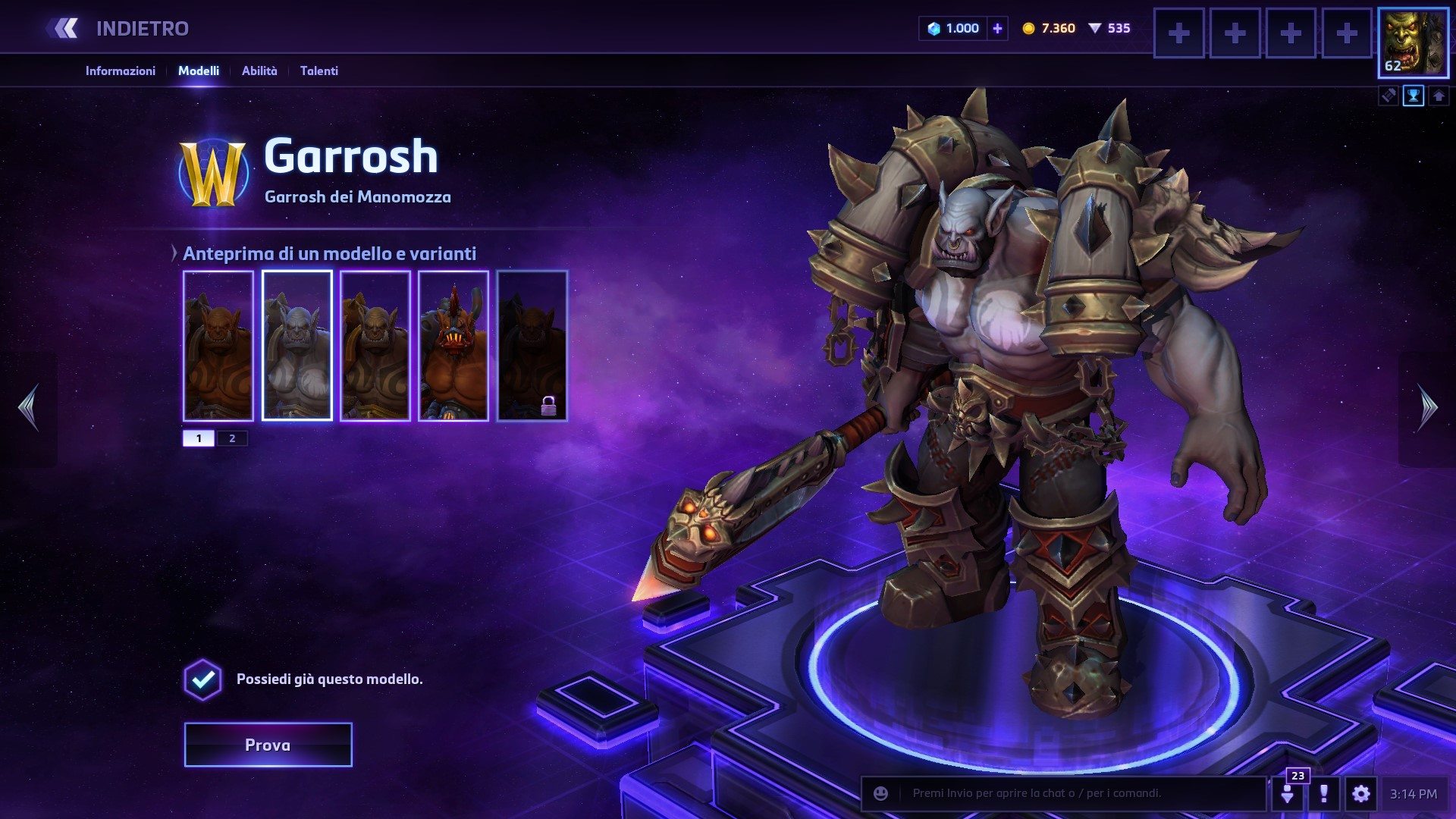Add gems with the plus button
1456x819 pixels.
point(997,29)
